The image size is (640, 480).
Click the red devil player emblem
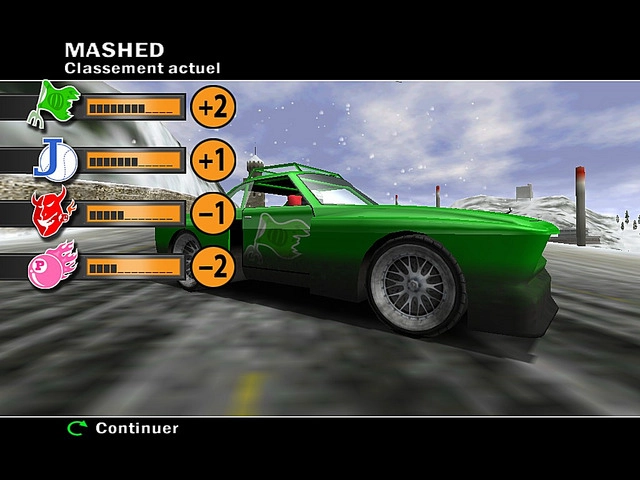[53, 212]
